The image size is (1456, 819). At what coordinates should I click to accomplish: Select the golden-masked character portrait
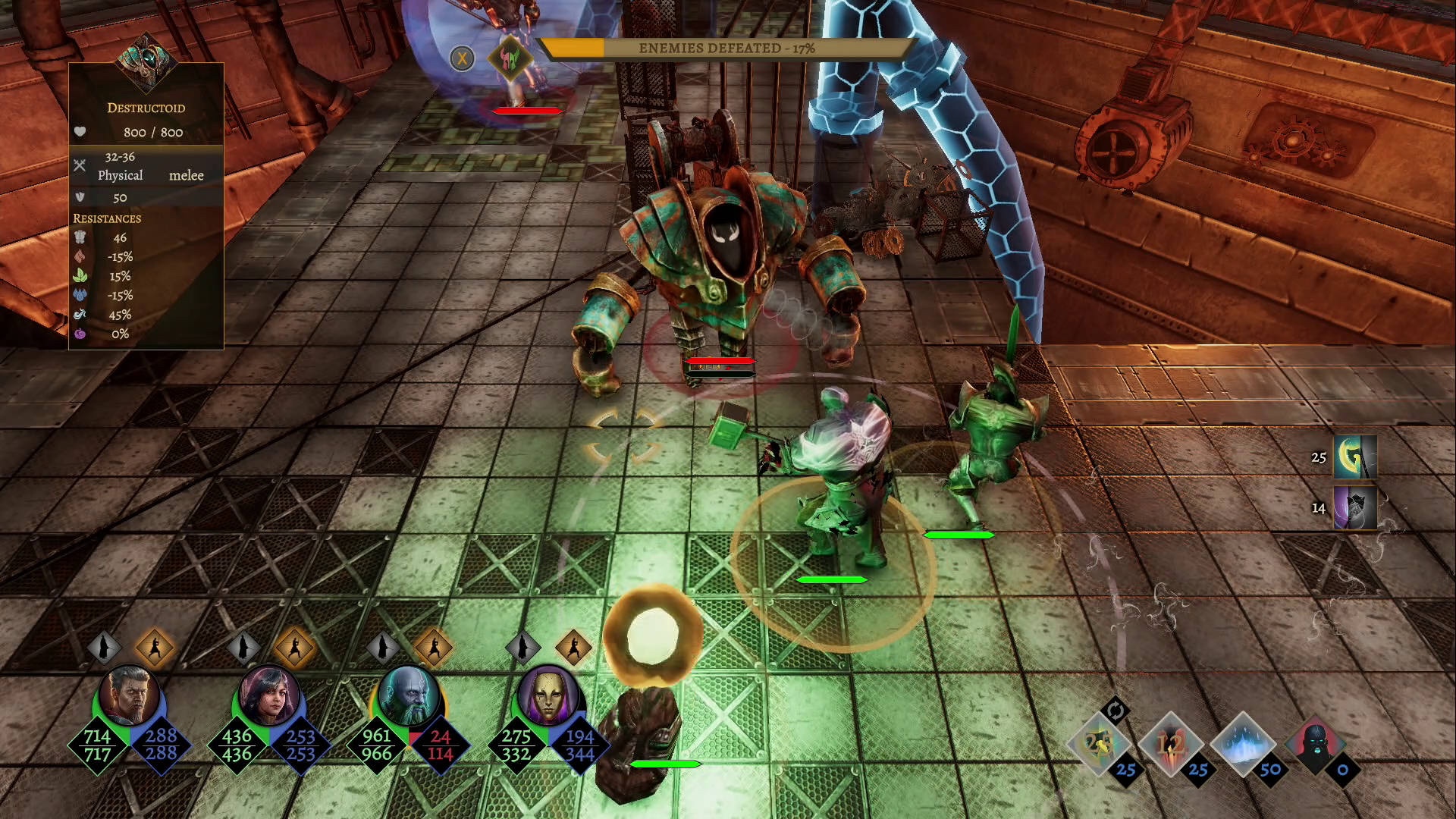pos(548,696)
